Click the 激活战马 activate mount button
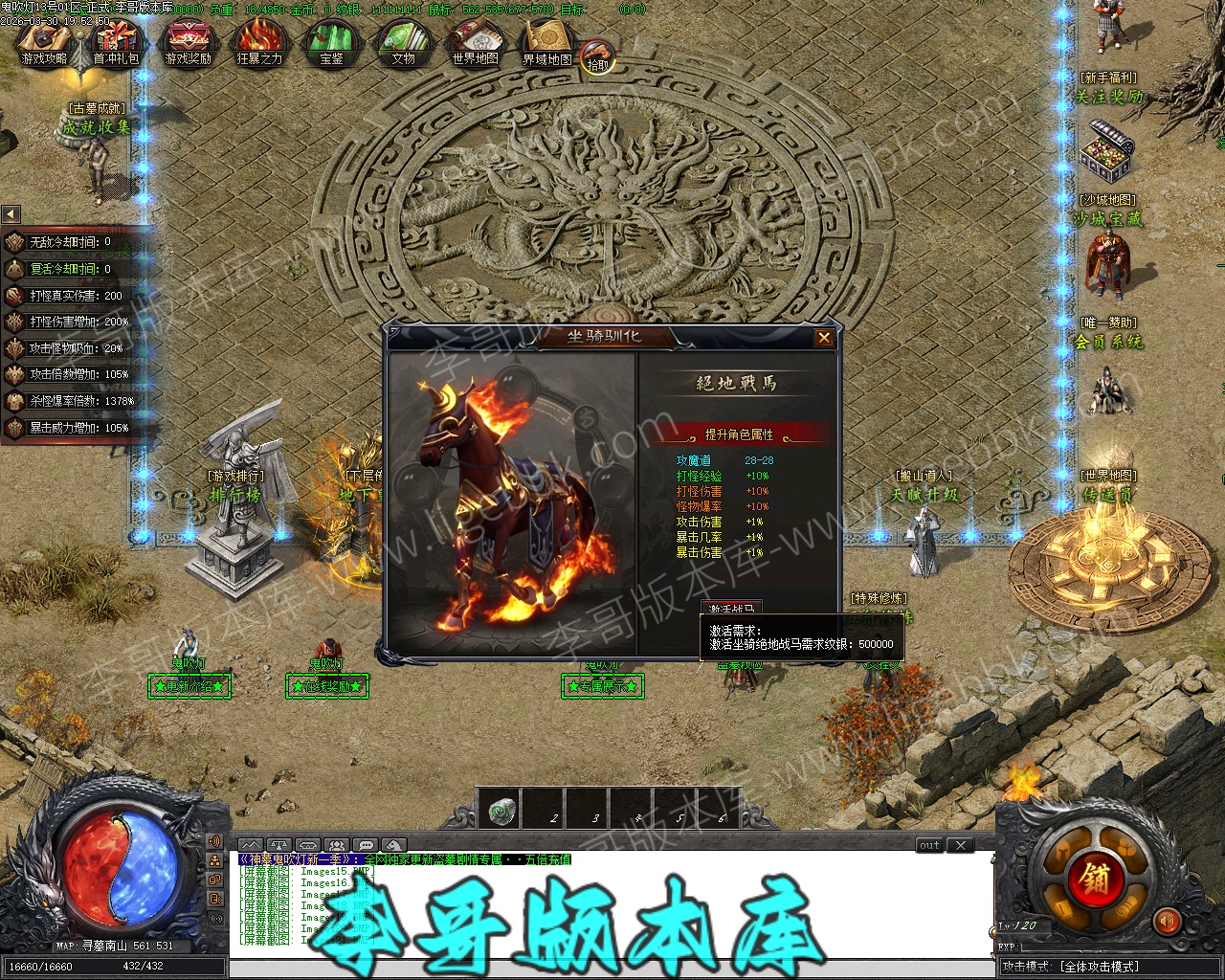The width and height of the screenshot is (1225, 980). pyautogui.click(x=732, y=610)
